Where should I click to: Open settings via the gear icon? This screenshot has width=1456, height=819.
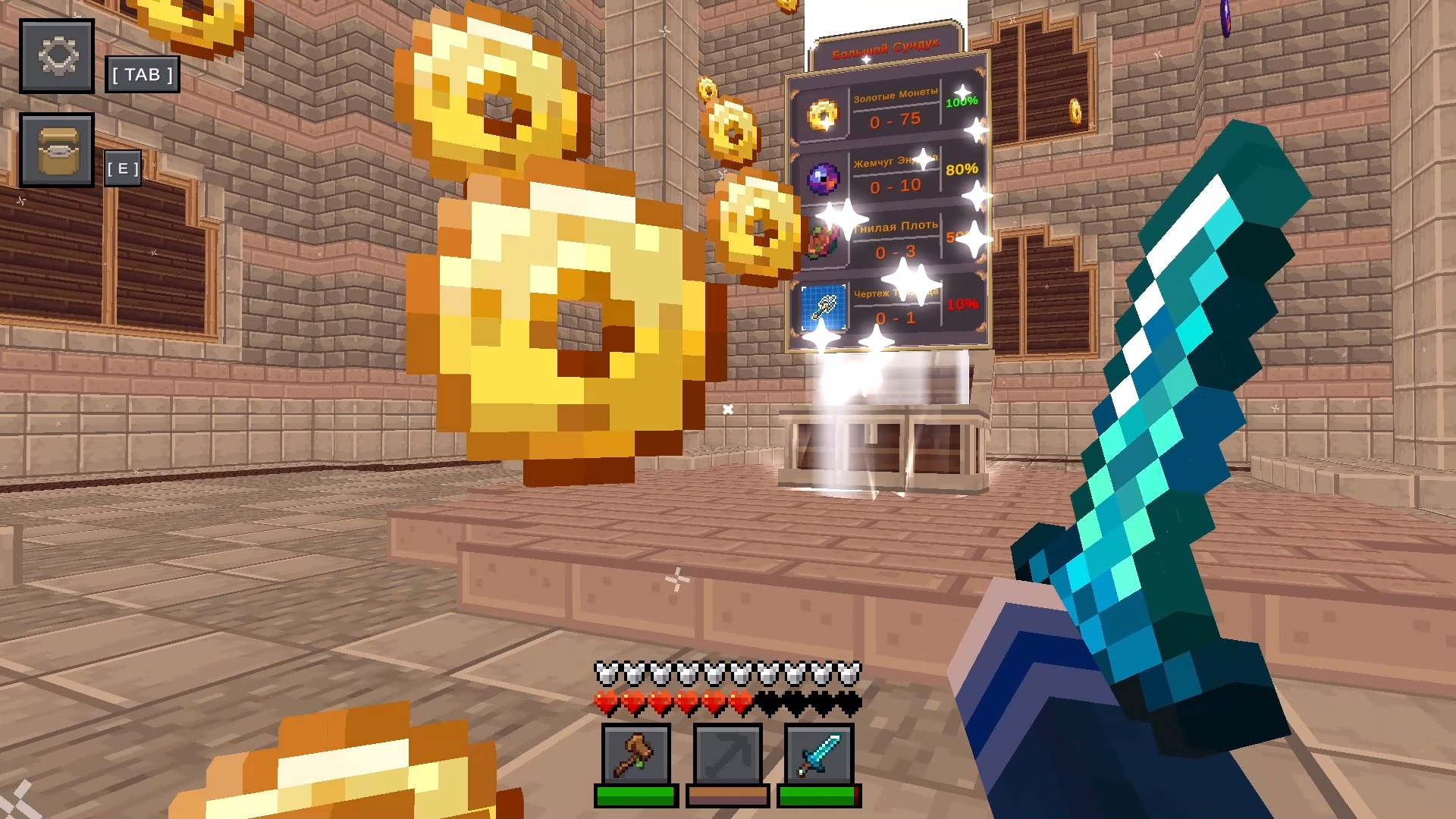[x=57, y=56]
